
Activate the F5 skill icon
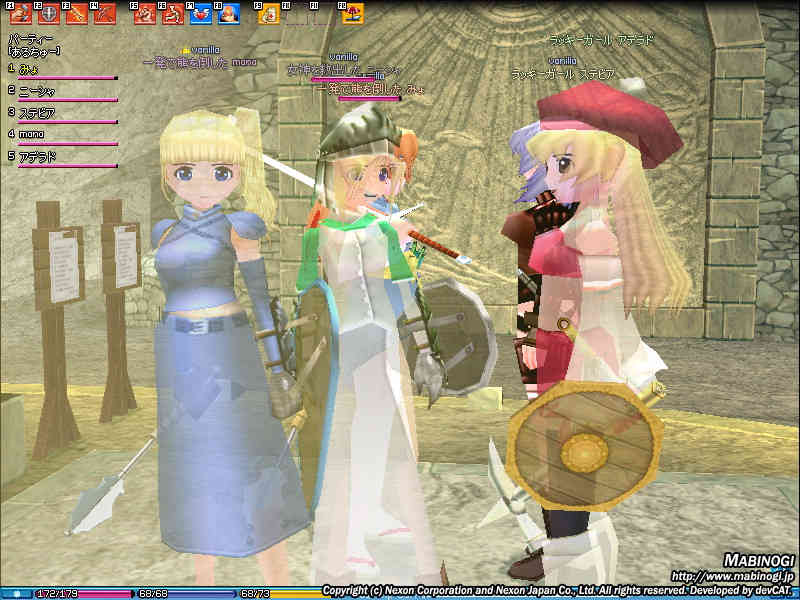coord(146,14)
